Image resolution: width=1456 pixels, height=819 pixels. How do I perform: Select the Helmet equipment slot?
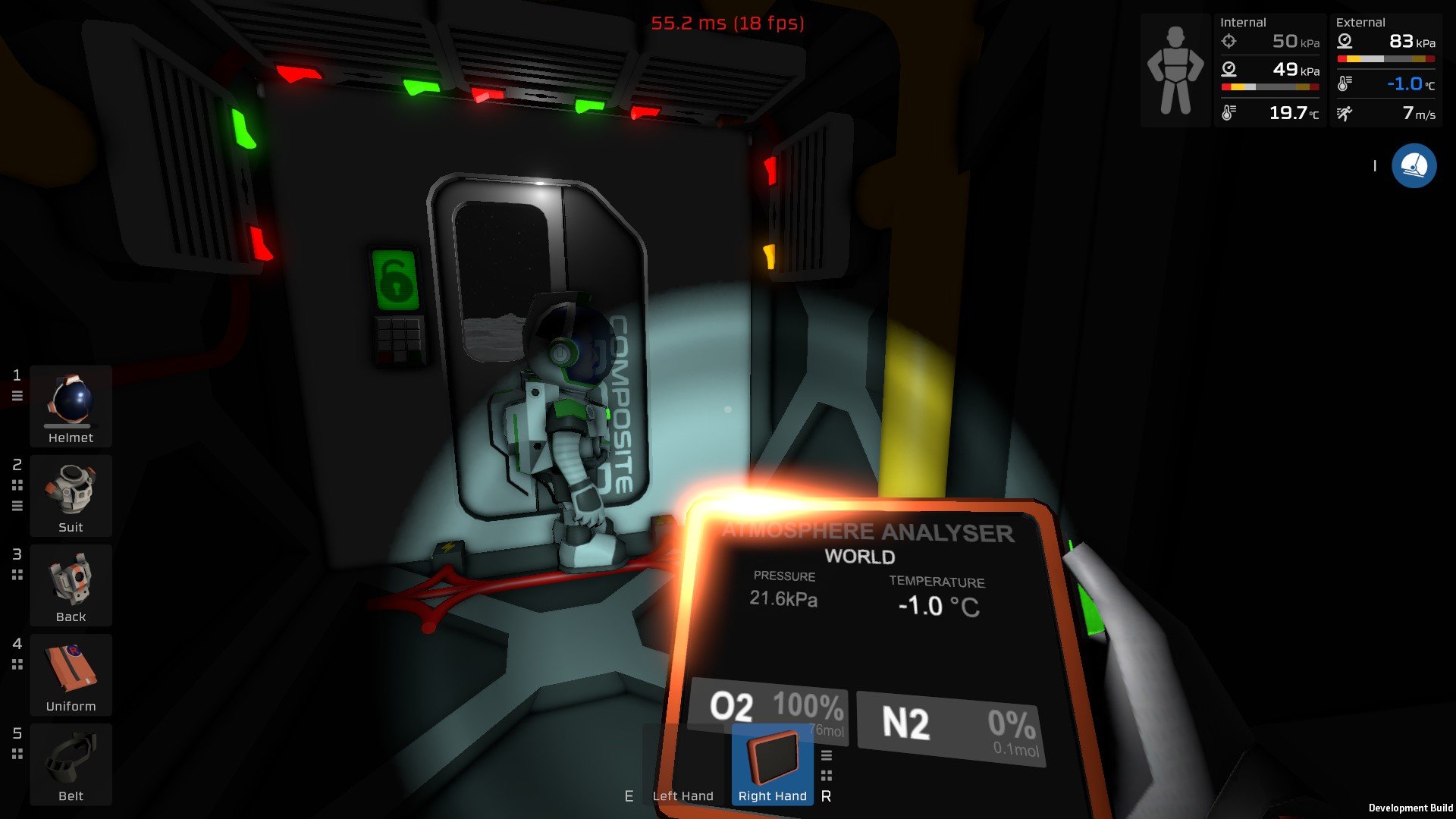pos(71,406)
